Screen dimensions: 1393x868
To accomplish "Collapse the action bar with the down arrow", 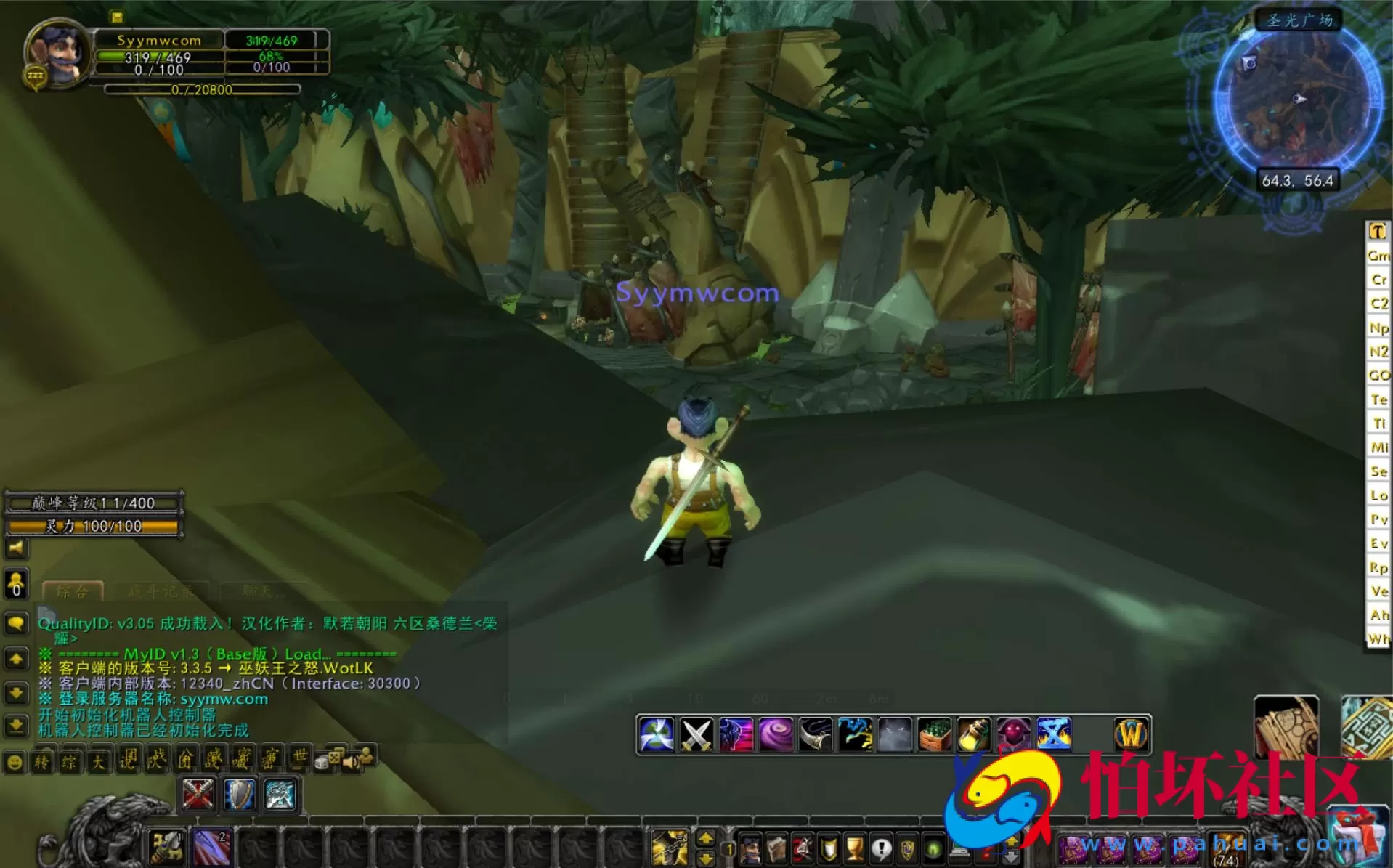I will coord(706,857).
